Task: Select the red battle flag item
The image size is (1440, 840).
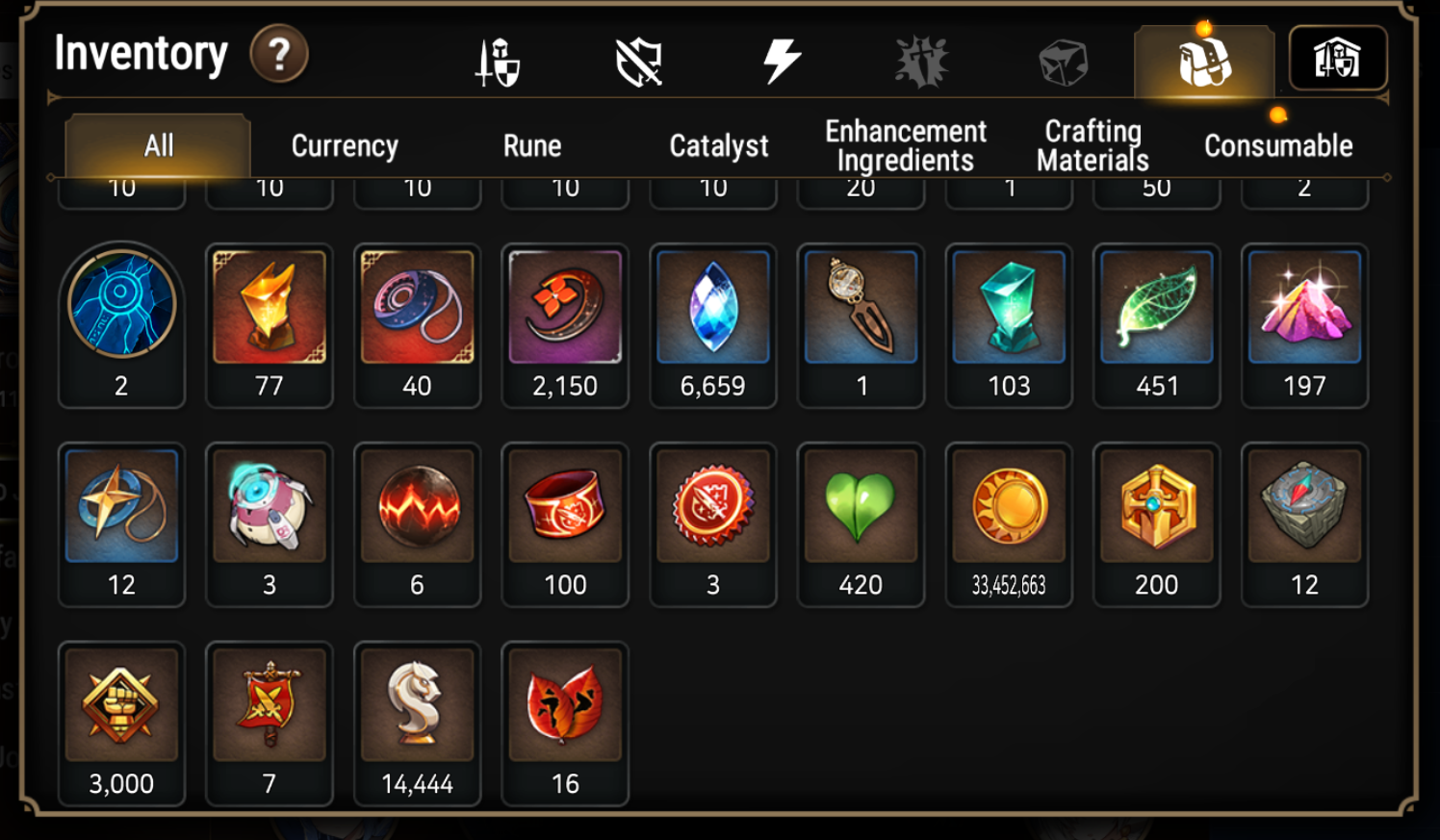Action: (270, 723)
